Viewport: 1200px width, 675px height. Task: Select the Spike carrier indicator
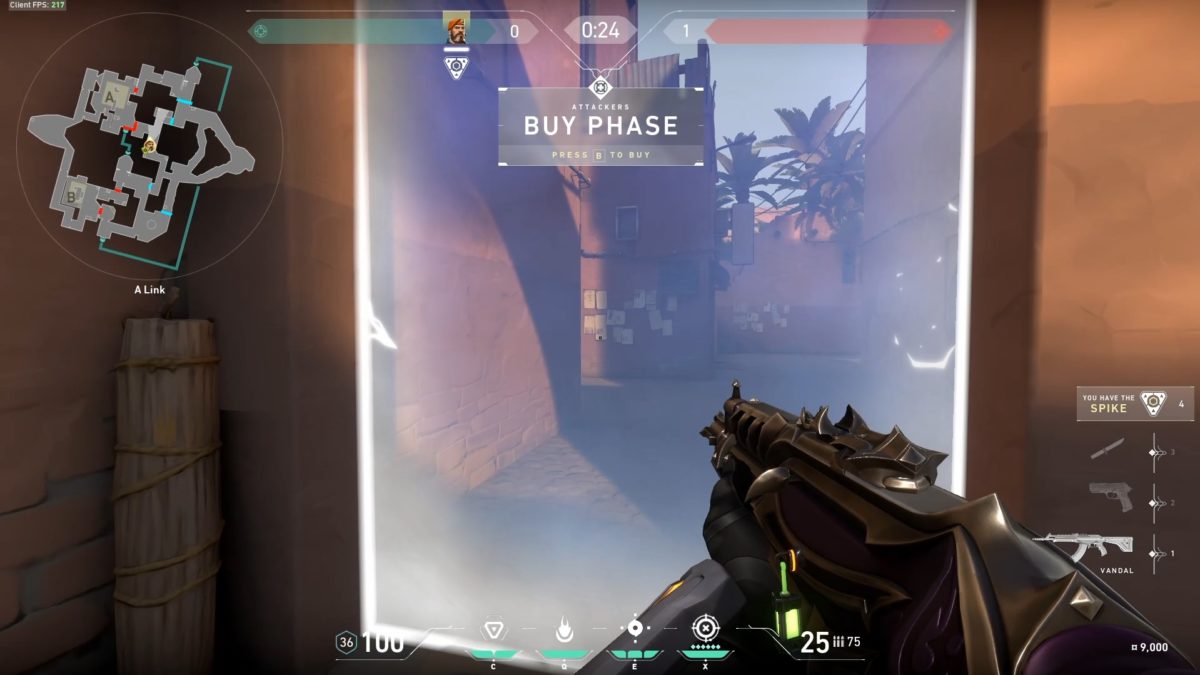point(1134,403)
